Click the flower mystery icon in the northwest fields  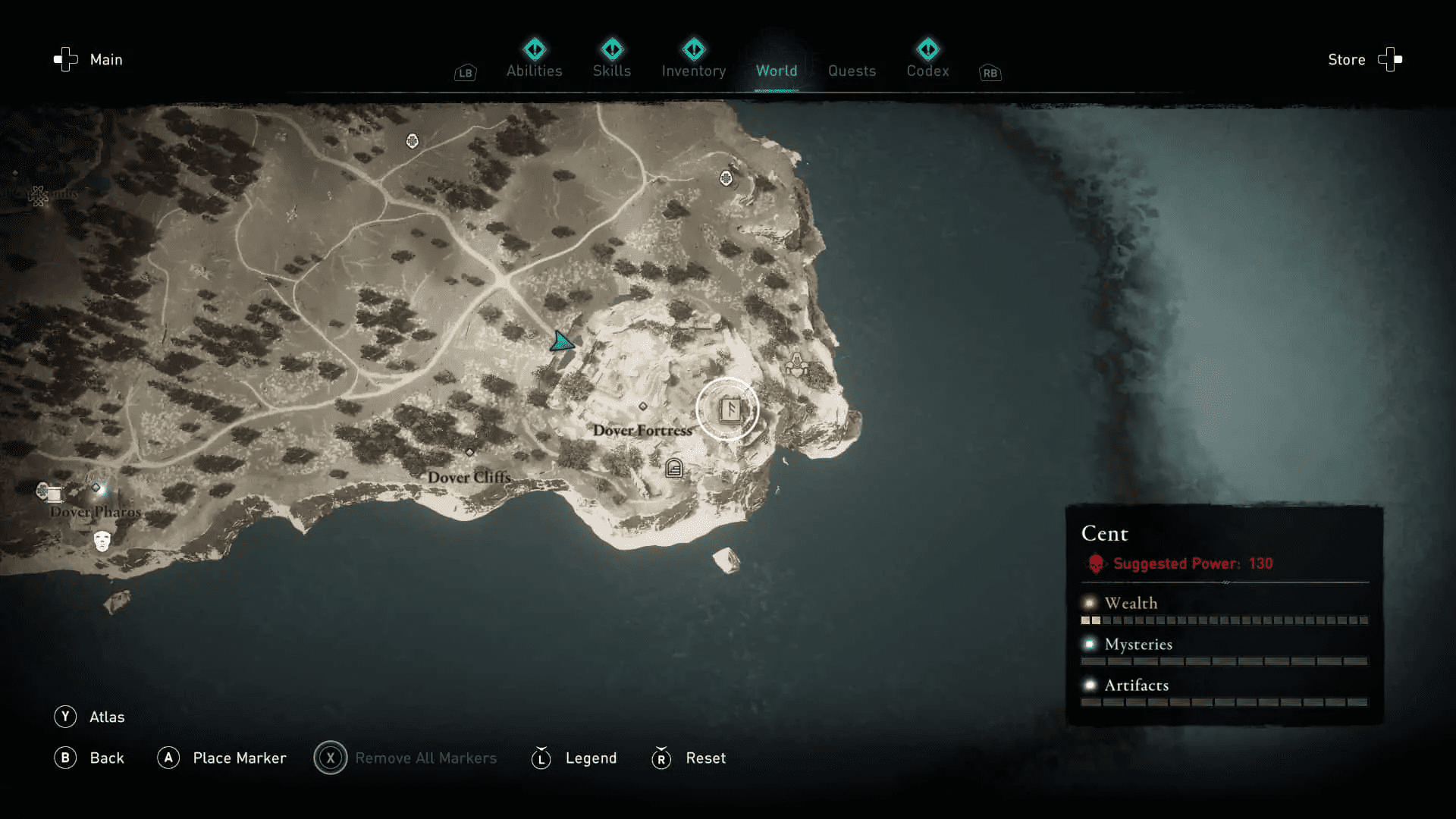tap(412, 141)
